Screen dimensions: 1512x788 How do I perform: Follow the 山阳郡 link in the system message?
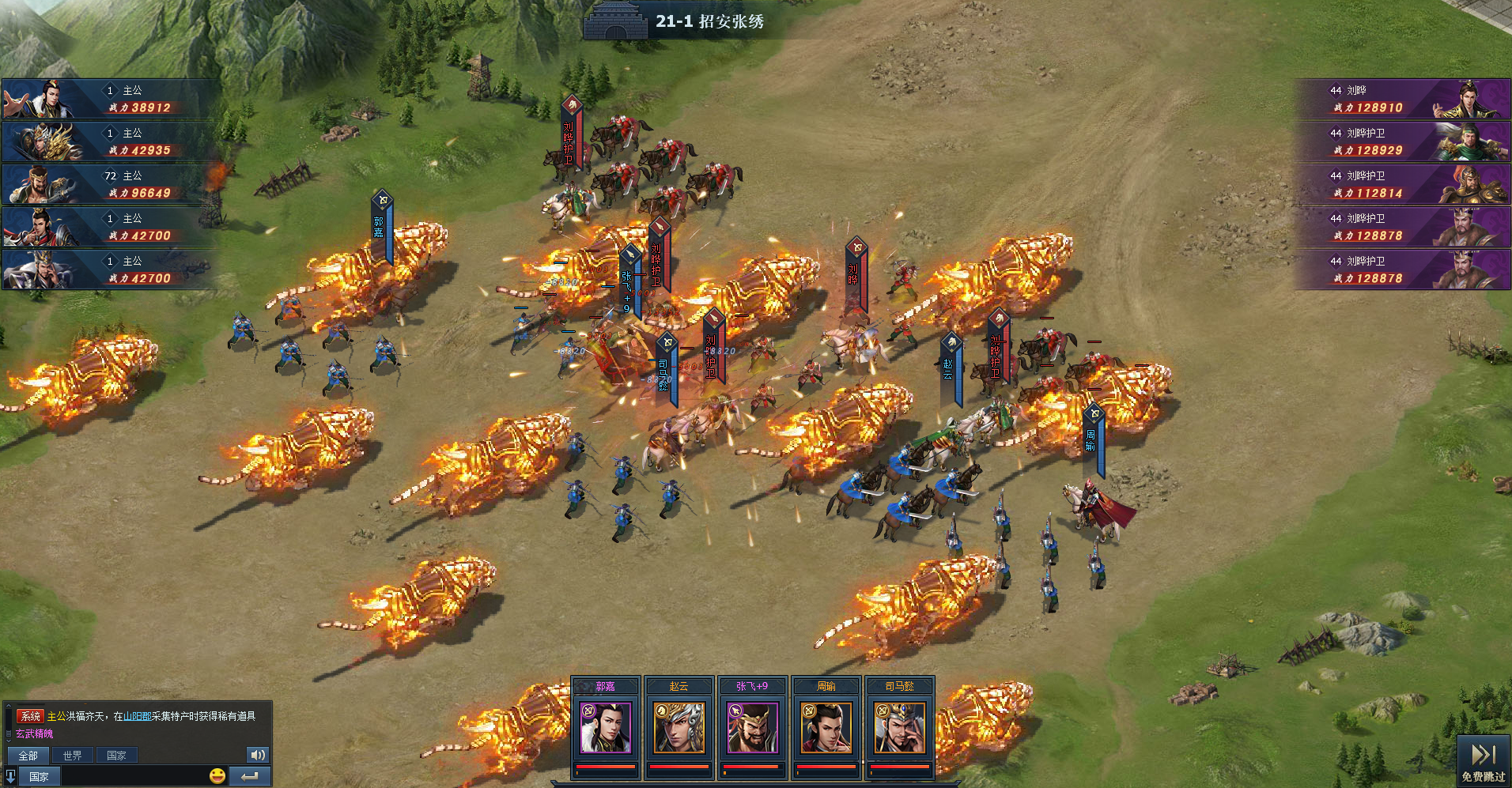pyautogui.click(x=137, y=716)
